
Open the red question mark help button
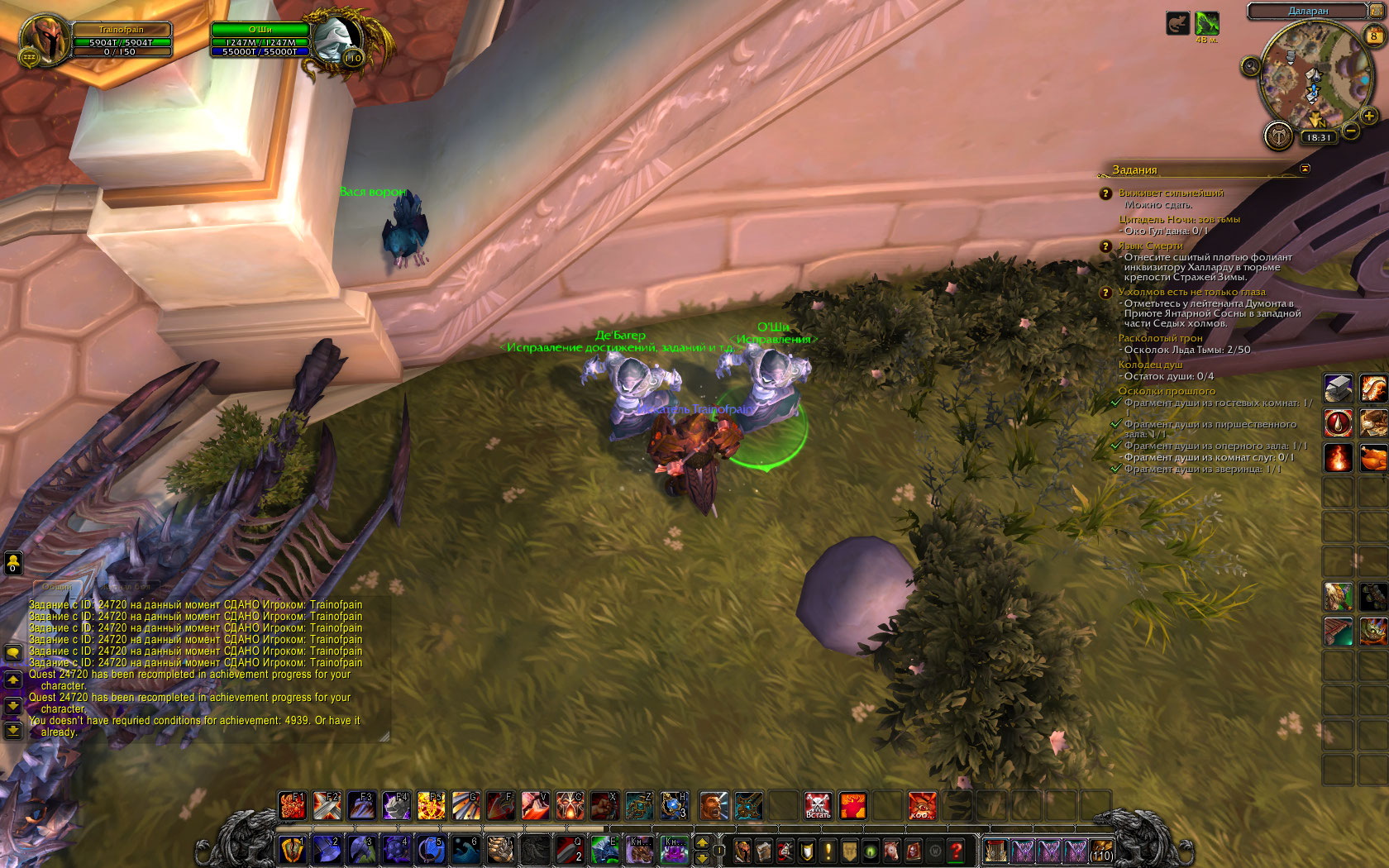coord(957,850)
